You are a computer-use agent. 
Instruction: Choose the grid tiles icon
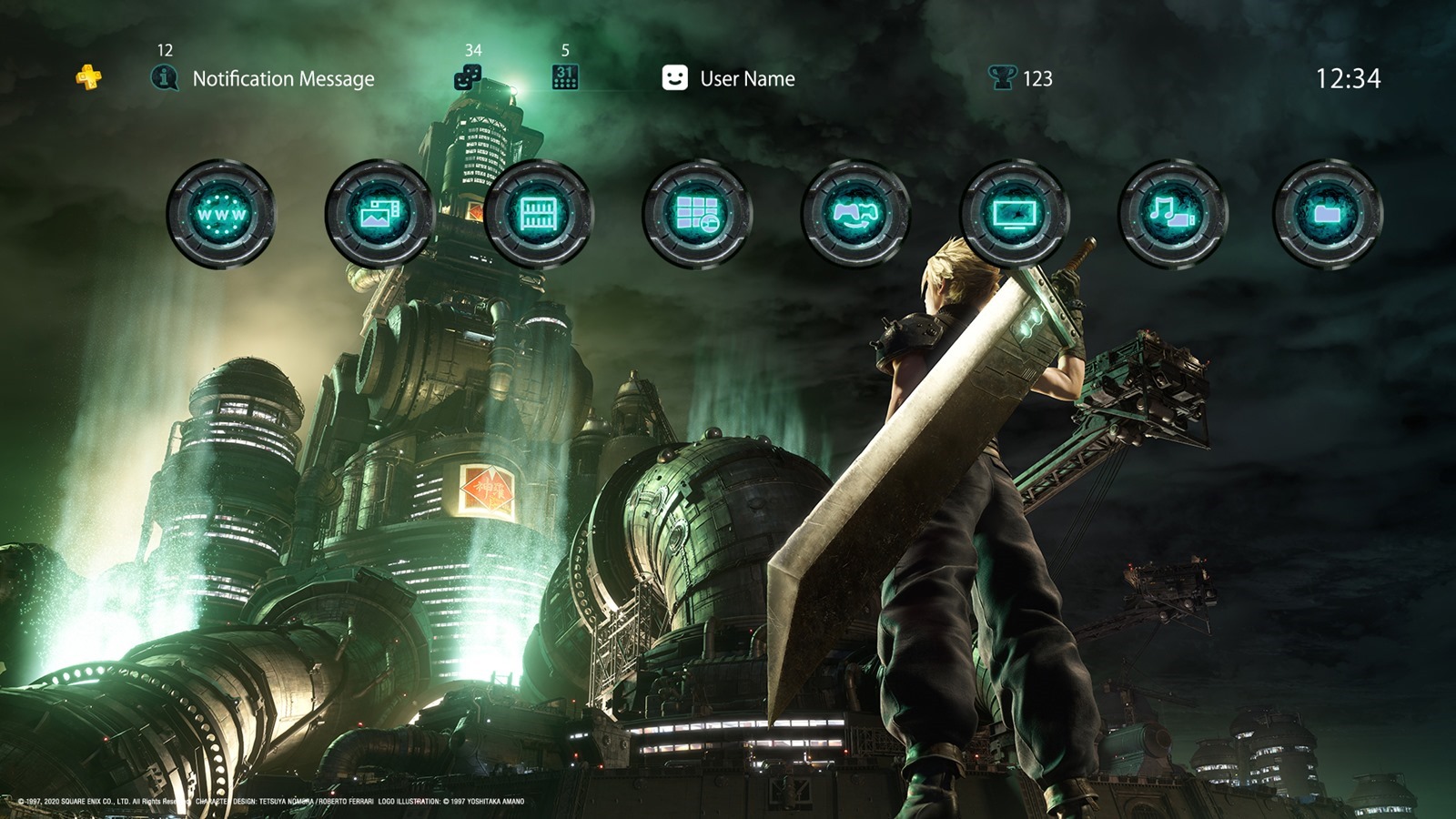click(697, 215)
